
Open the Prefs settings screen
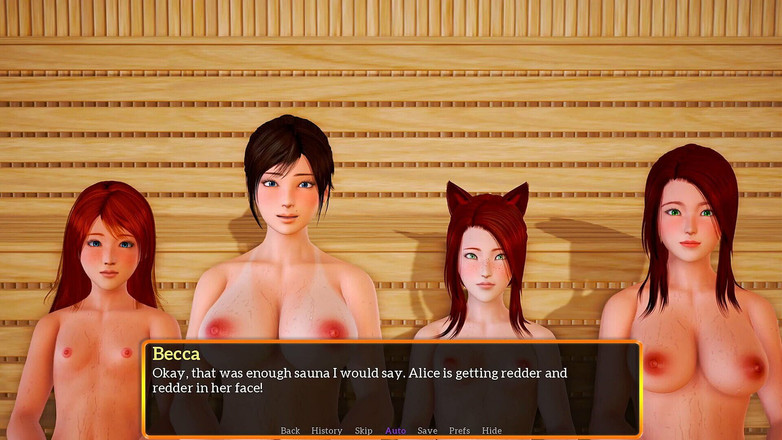(x=459, y=431)
